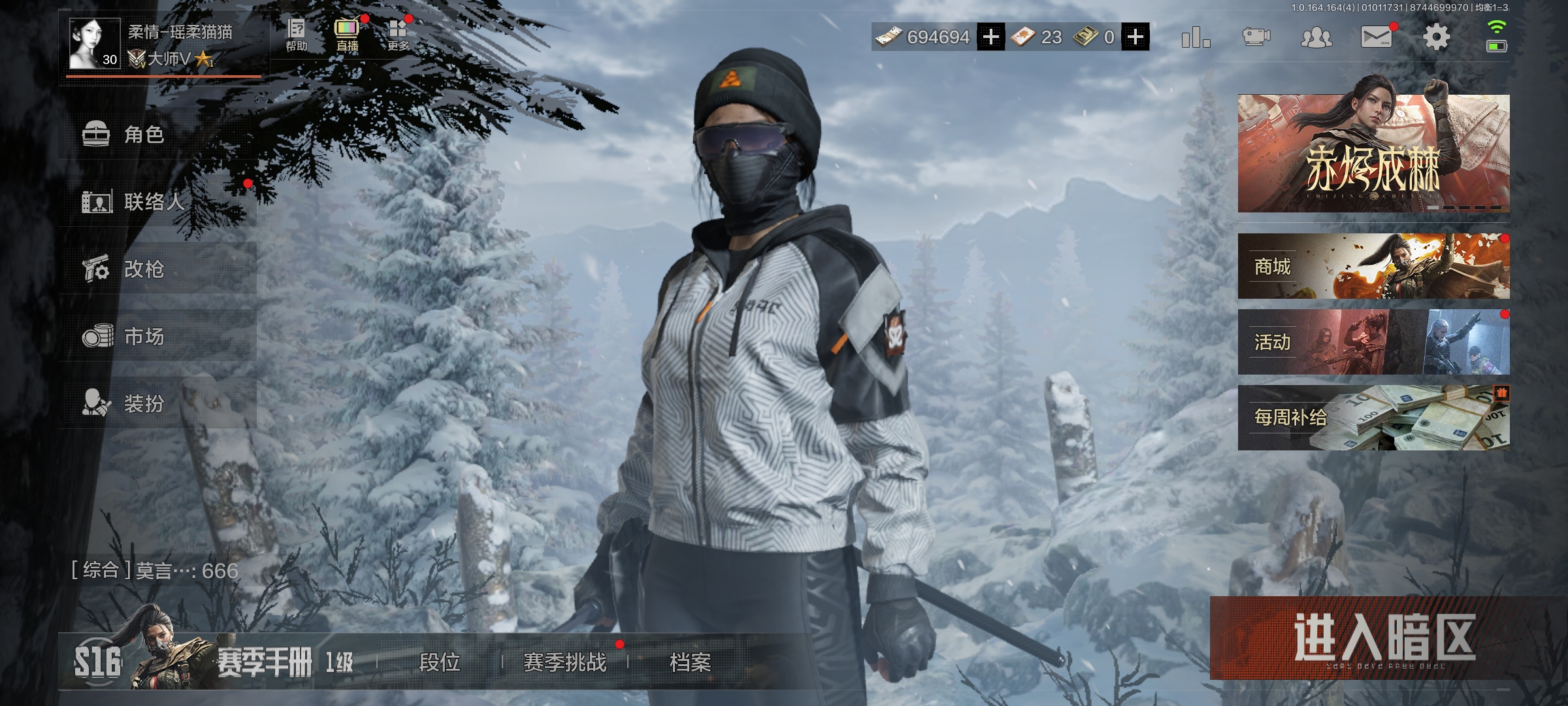The image size is (1568, 706).
Task: Open the 活动 events banner
Action: 1373,342
